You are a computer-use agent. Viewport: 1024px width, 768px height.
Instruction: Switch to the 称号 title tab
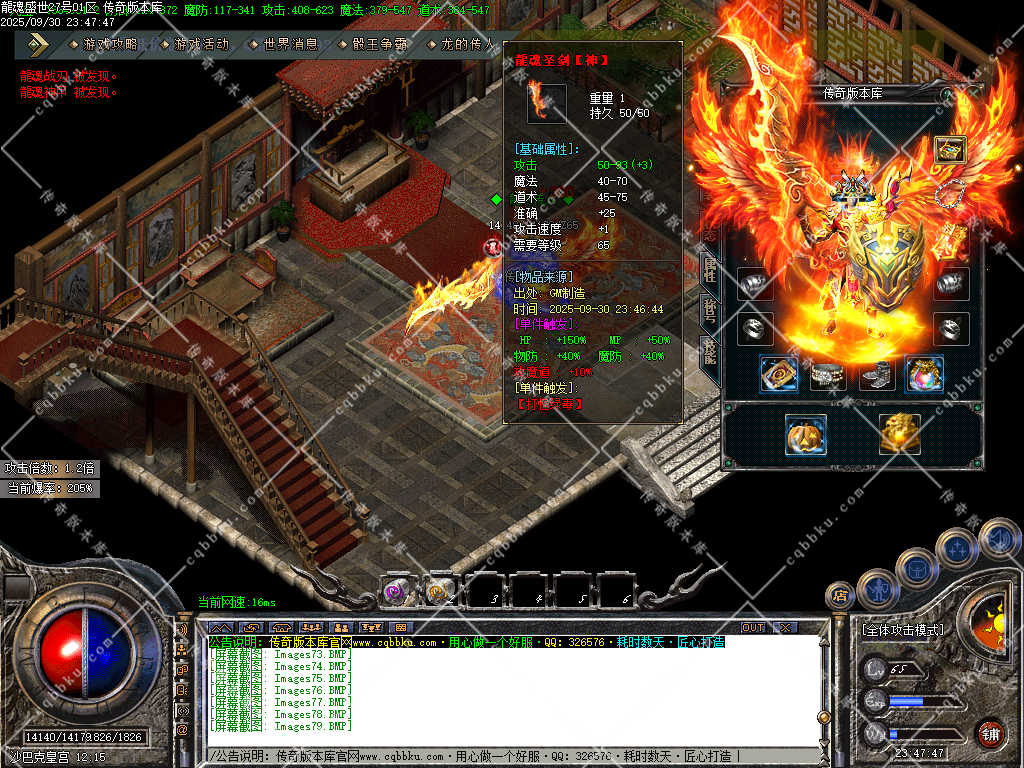point(709,309)
